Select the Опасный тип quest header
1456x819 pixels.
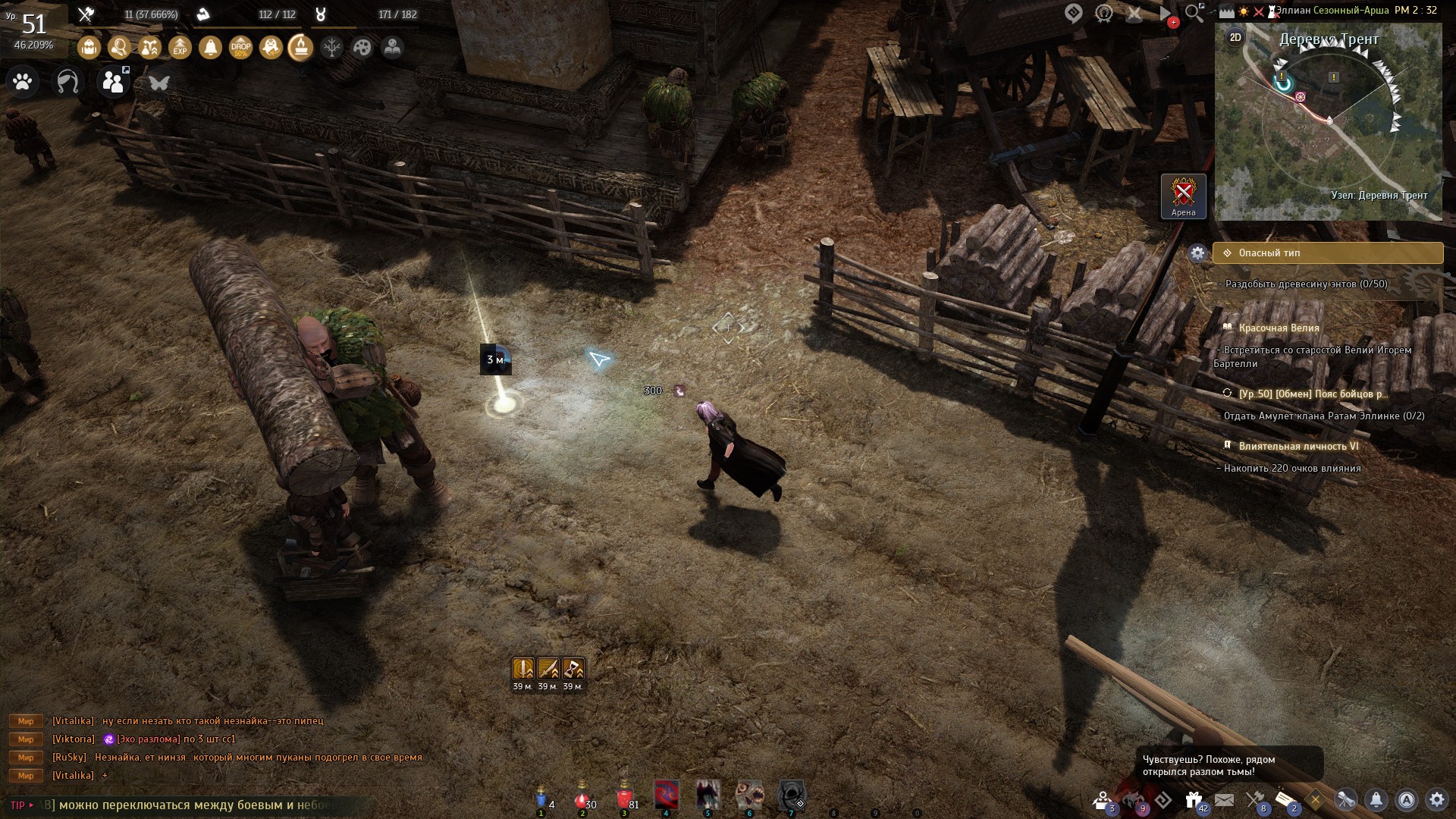pos(1327,253)
